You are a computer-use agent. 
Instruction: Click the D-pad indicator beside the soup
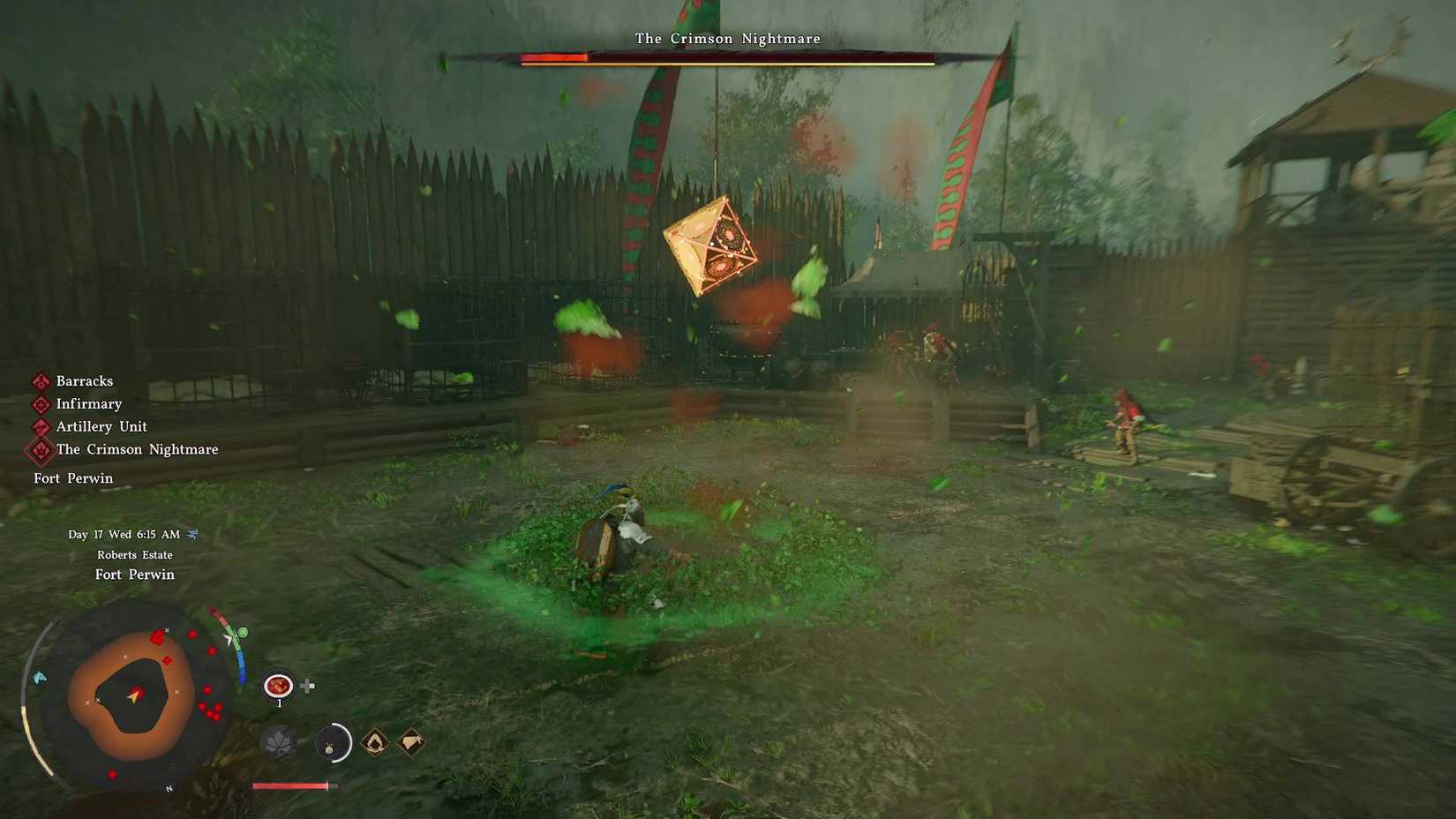coord(307,686)
